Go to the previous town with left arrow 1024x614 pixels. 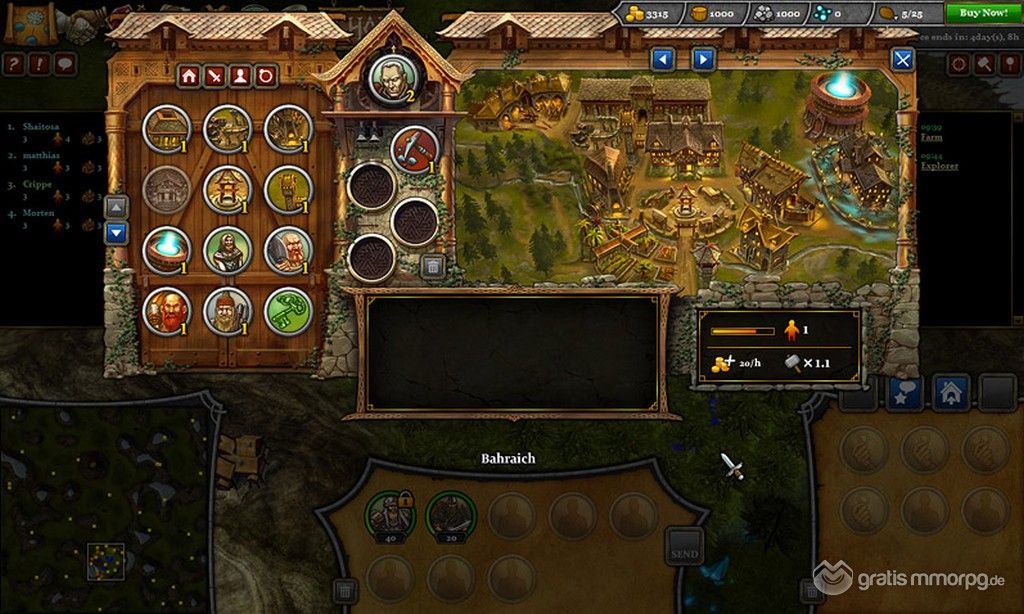click(x=663, y=60)
